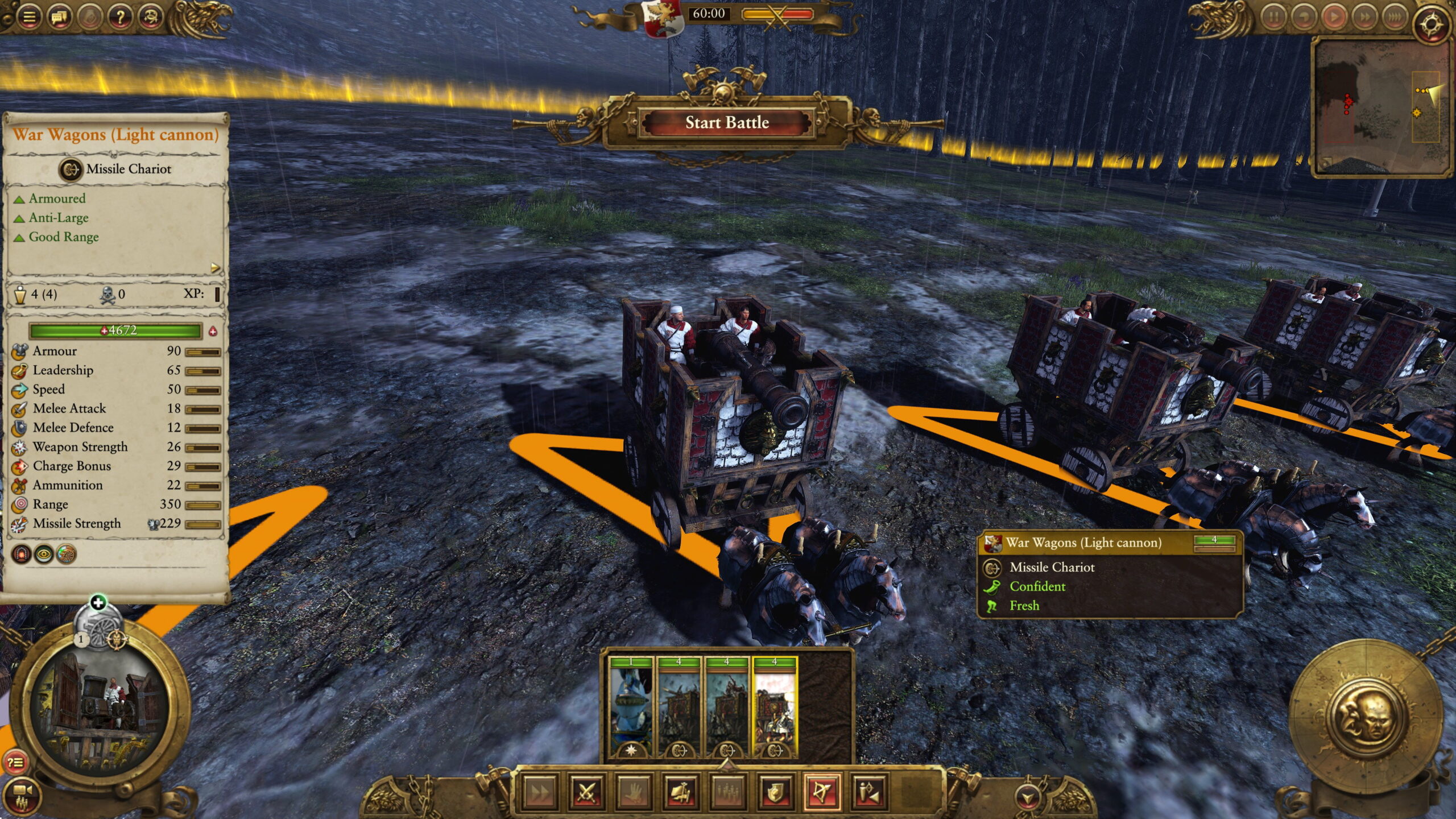Pause the battle speed

[1273, 17]
